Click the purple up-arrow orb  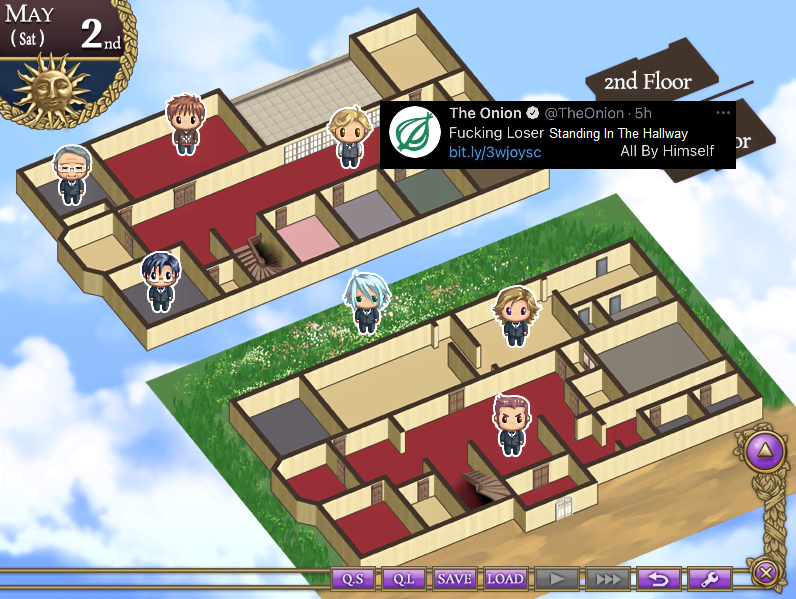766,451
